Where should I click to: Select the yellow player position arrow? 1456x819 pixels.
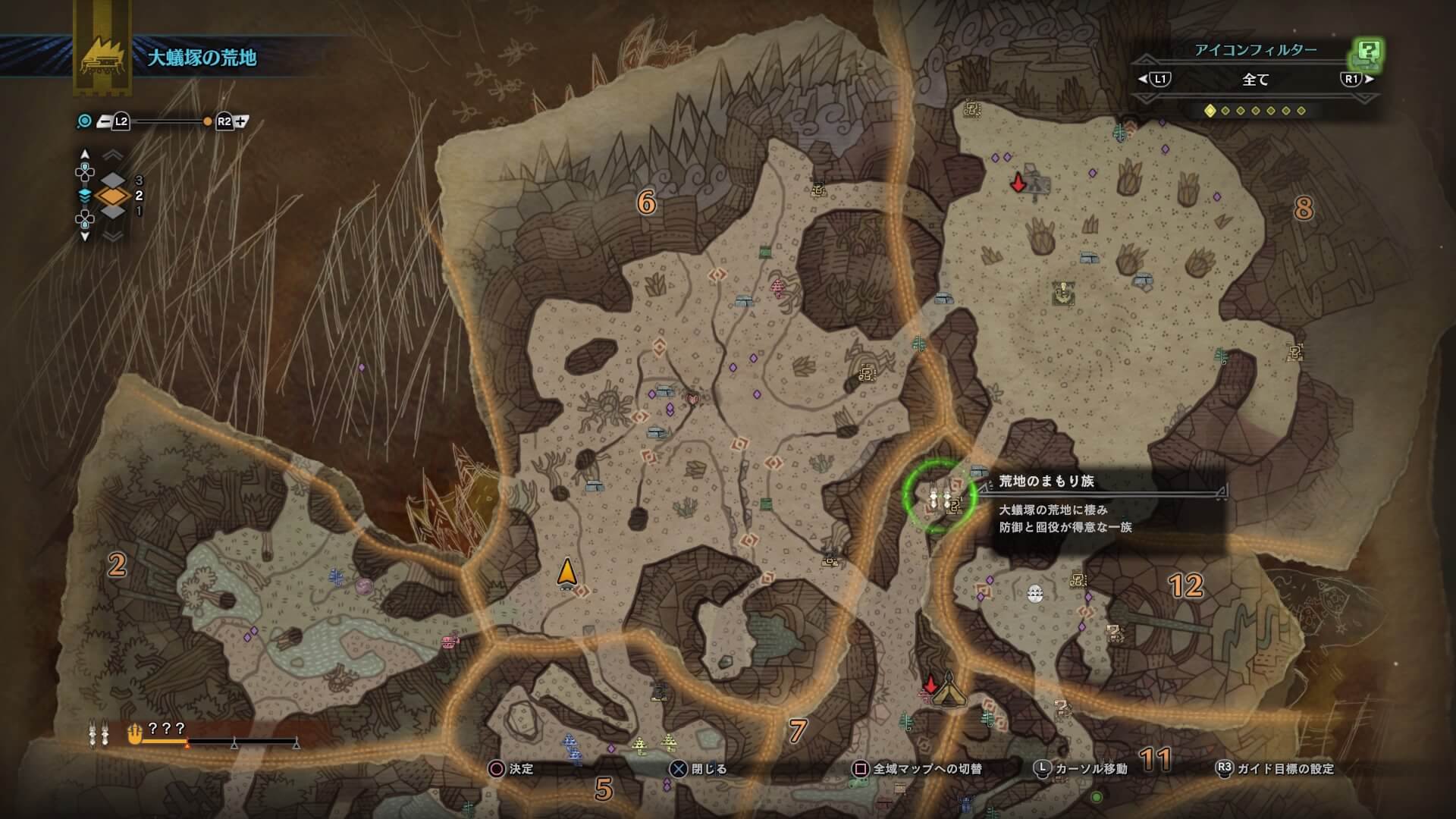pos(566,573)
